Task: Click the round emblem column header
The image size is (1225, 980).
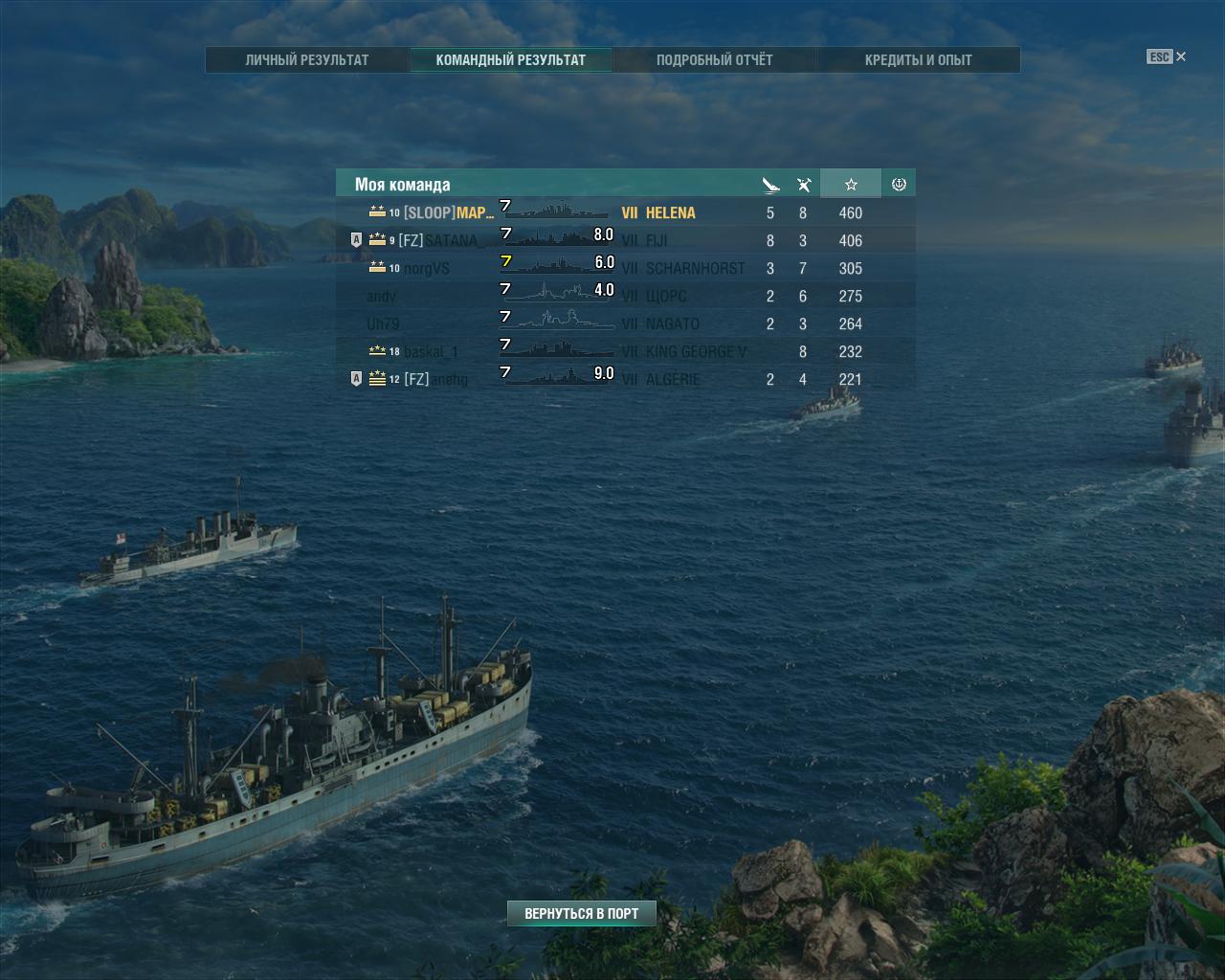Action: tap(899, 185)
